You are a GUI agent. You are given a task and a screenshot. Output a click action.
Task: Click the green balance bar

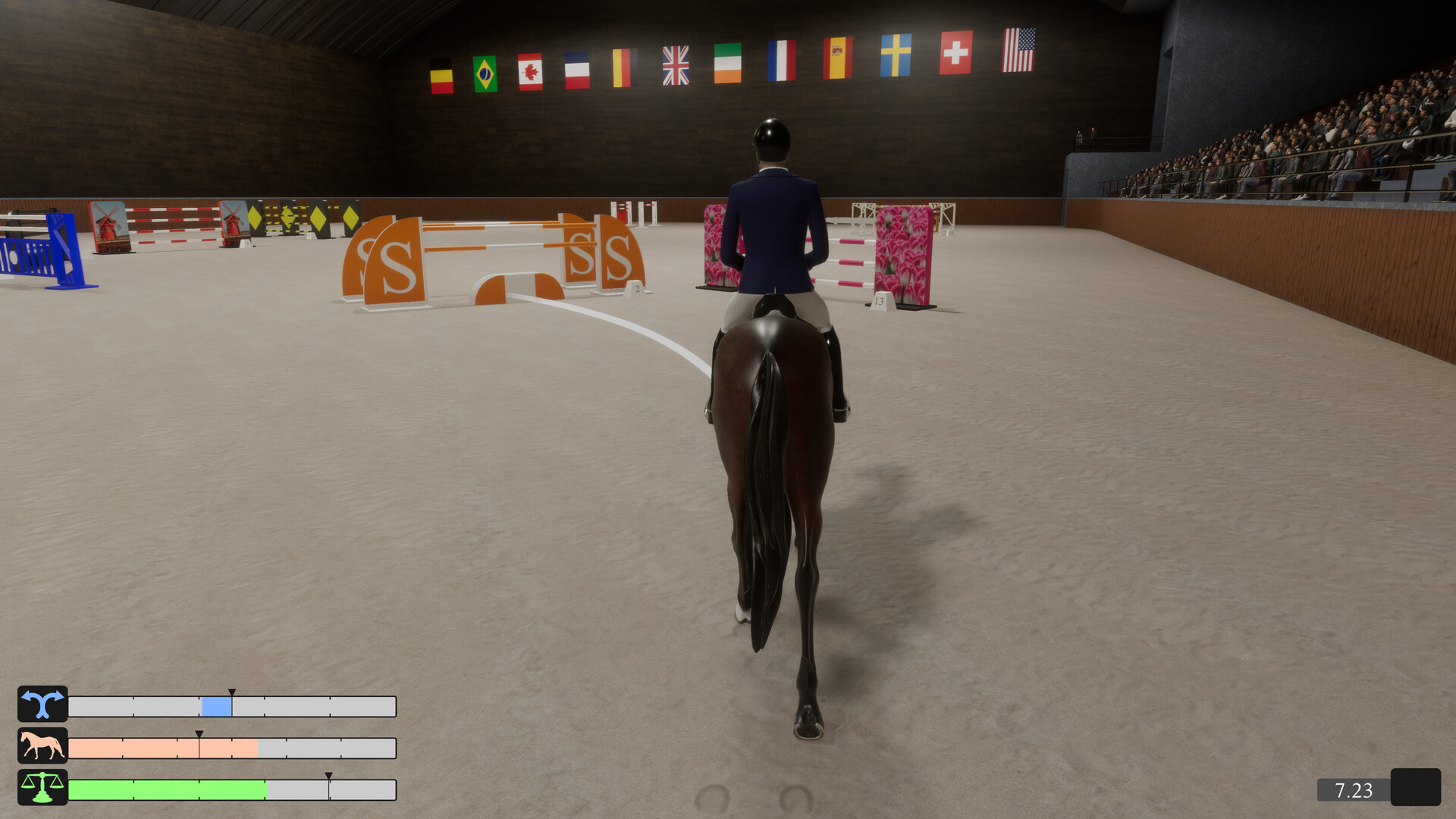click(167, 790)
